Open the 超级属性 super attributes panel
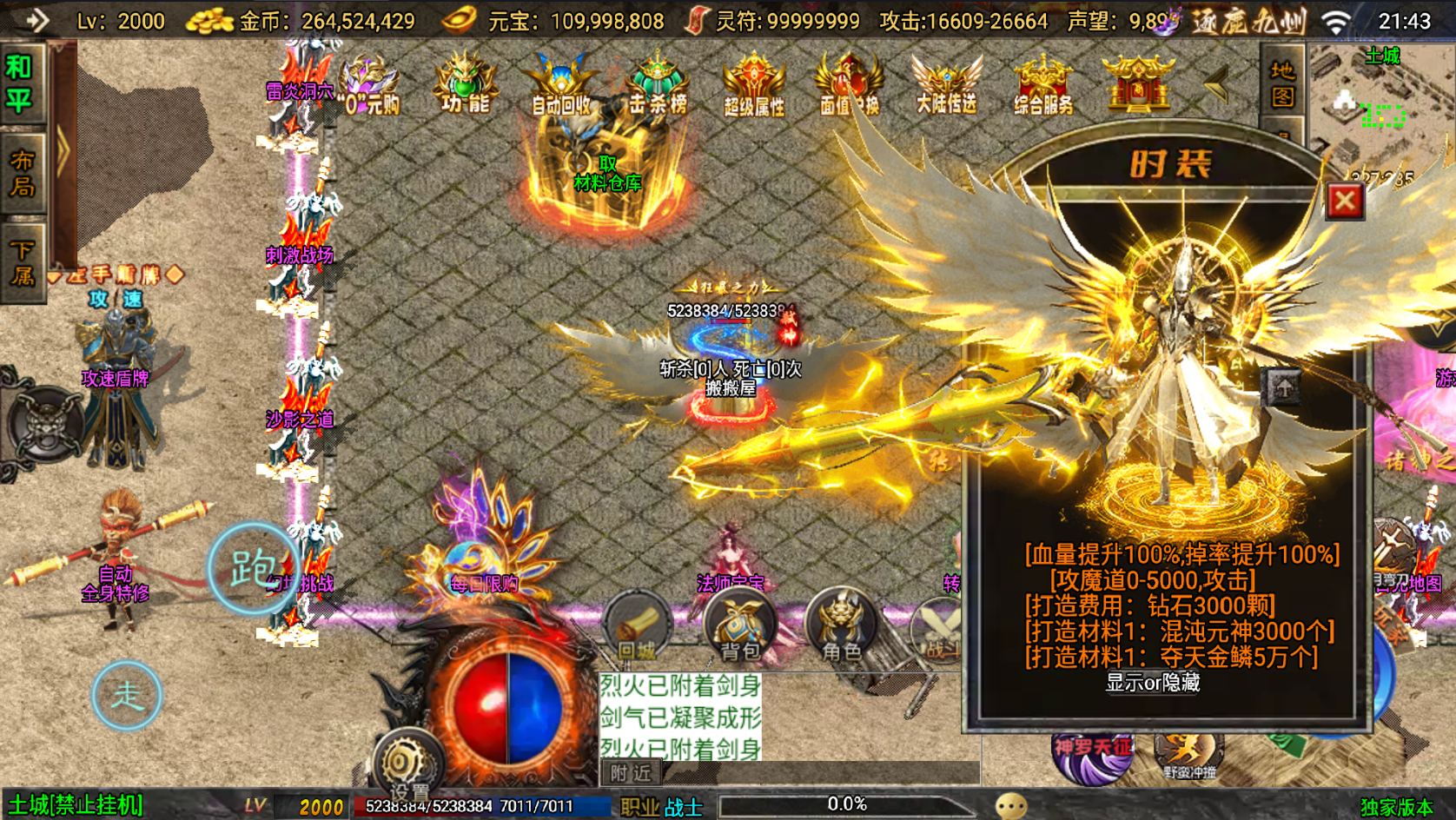 point(752,87)
